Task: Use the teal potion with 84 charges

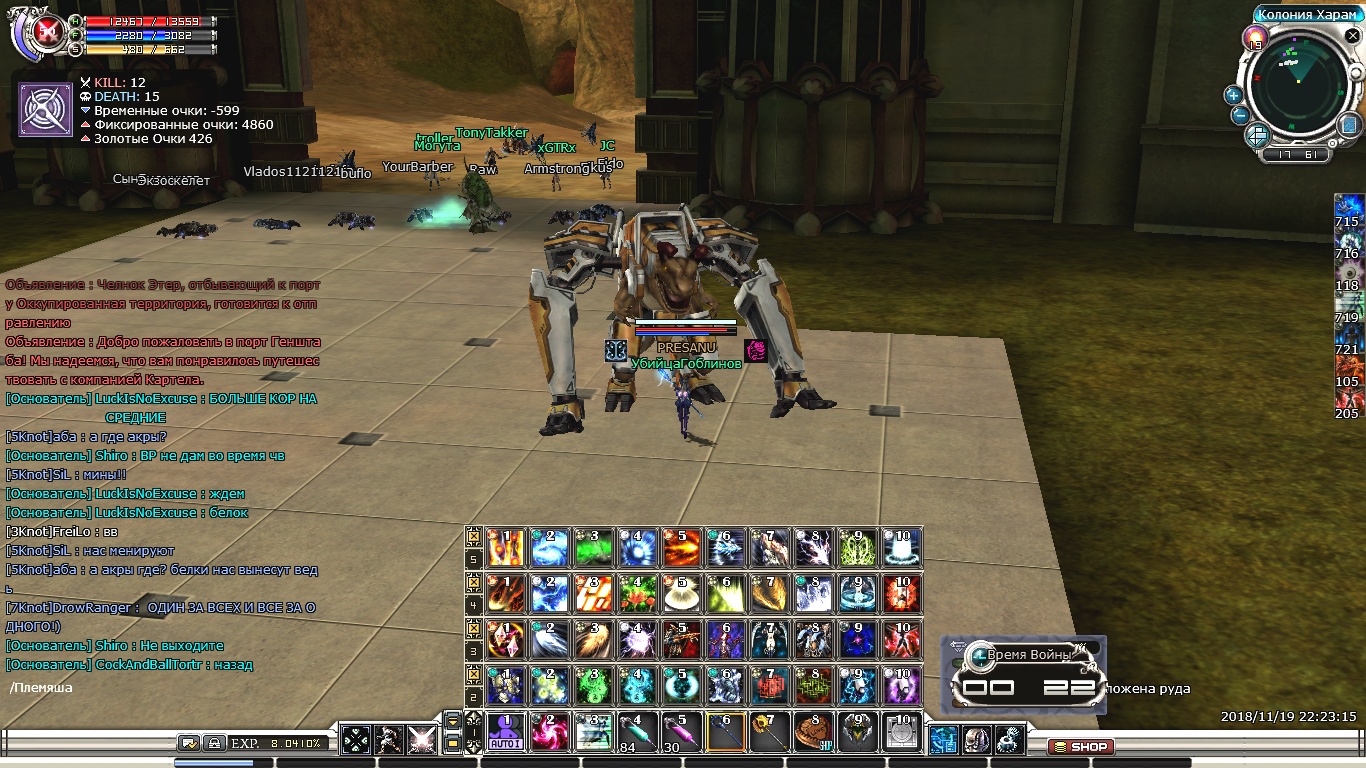Action: (637, 732)
